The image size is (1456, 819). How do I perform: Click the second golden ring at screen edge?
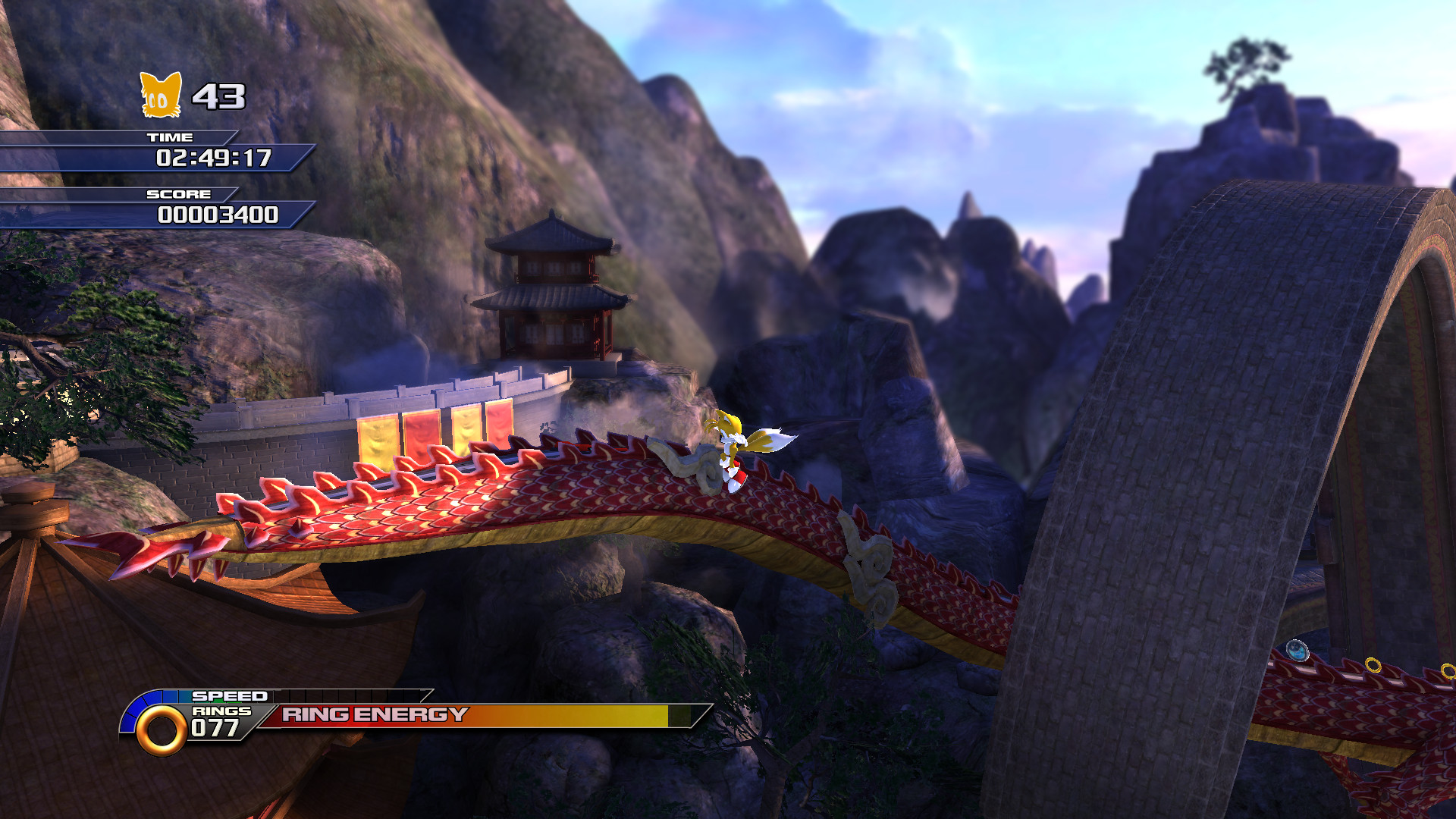pos(1450,671)
